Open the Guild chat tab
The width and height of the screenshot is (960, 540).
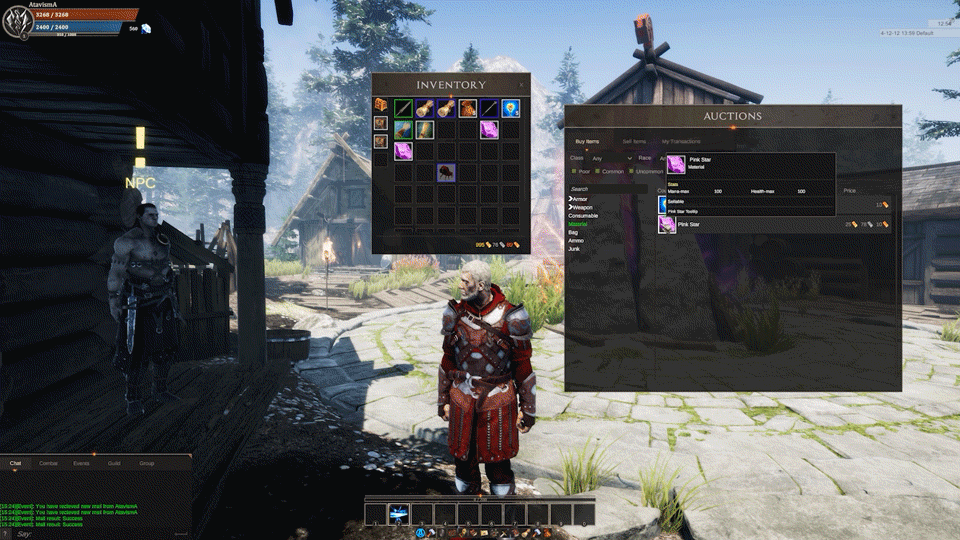pos(114,464)
